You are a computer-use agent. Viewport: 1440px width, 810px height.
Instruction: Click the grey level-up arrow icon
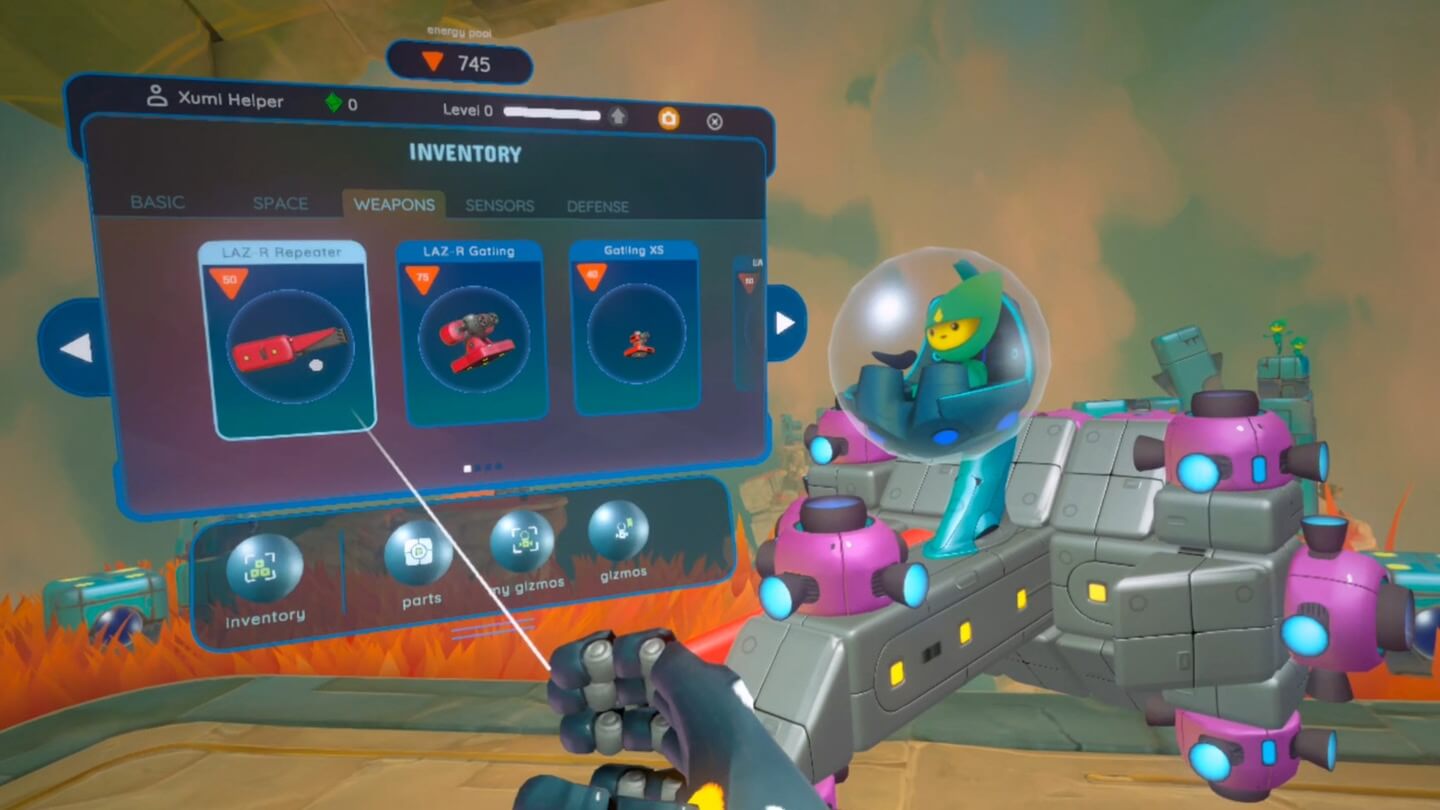618,116
